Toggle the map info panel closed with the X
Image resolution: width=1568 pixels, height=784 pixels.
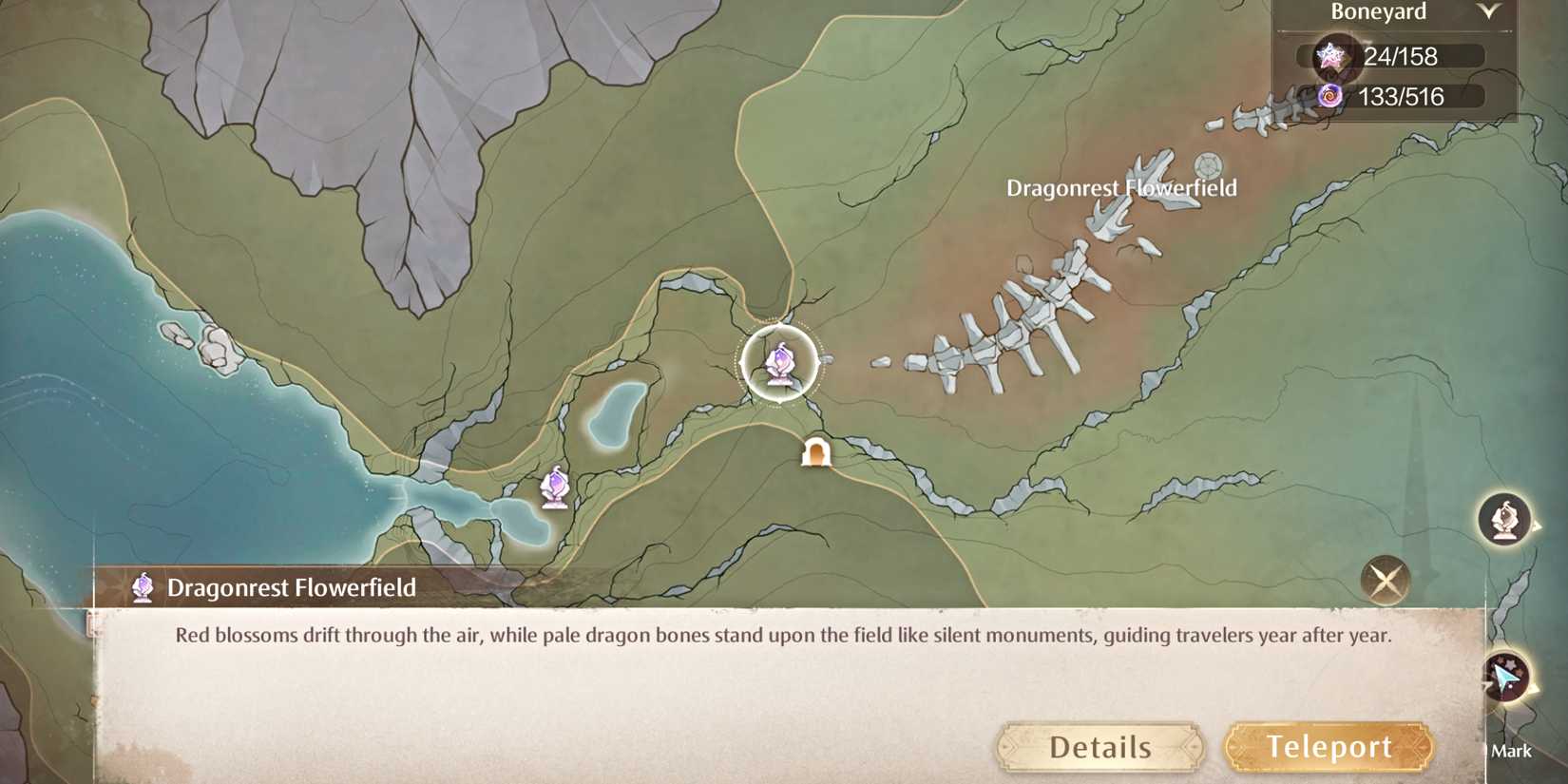1386,578
